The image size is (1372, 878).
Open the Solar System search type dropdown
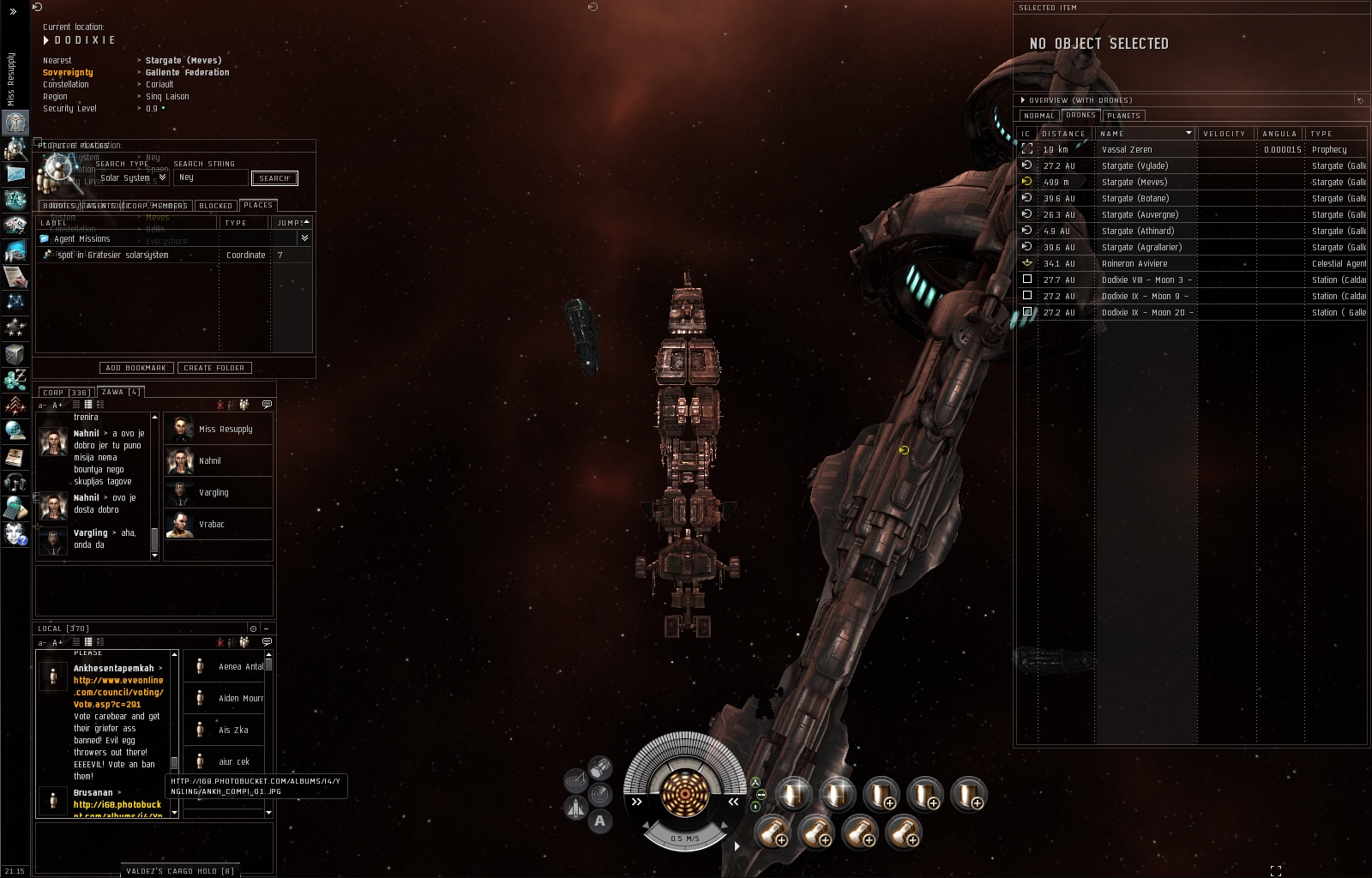coord(161,177)
